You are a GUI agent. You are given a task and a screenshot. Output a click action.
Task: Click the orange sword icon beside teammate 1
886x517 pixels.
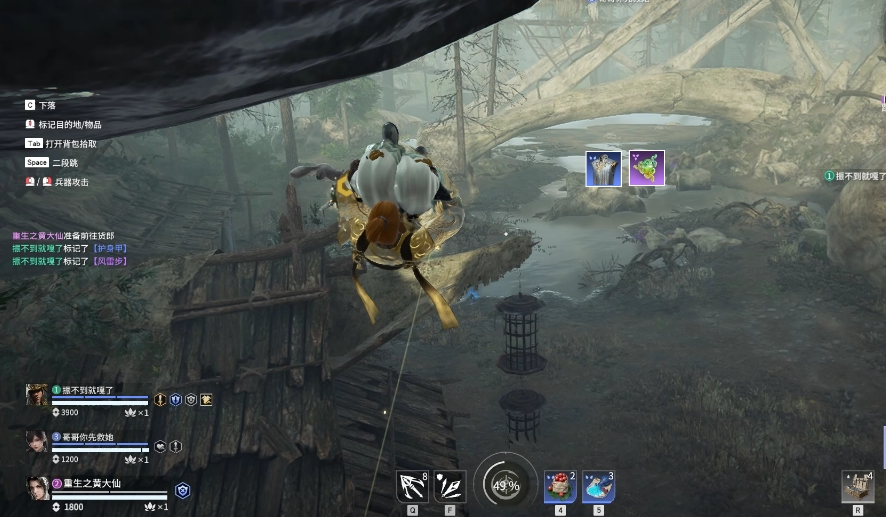point(160,400)
